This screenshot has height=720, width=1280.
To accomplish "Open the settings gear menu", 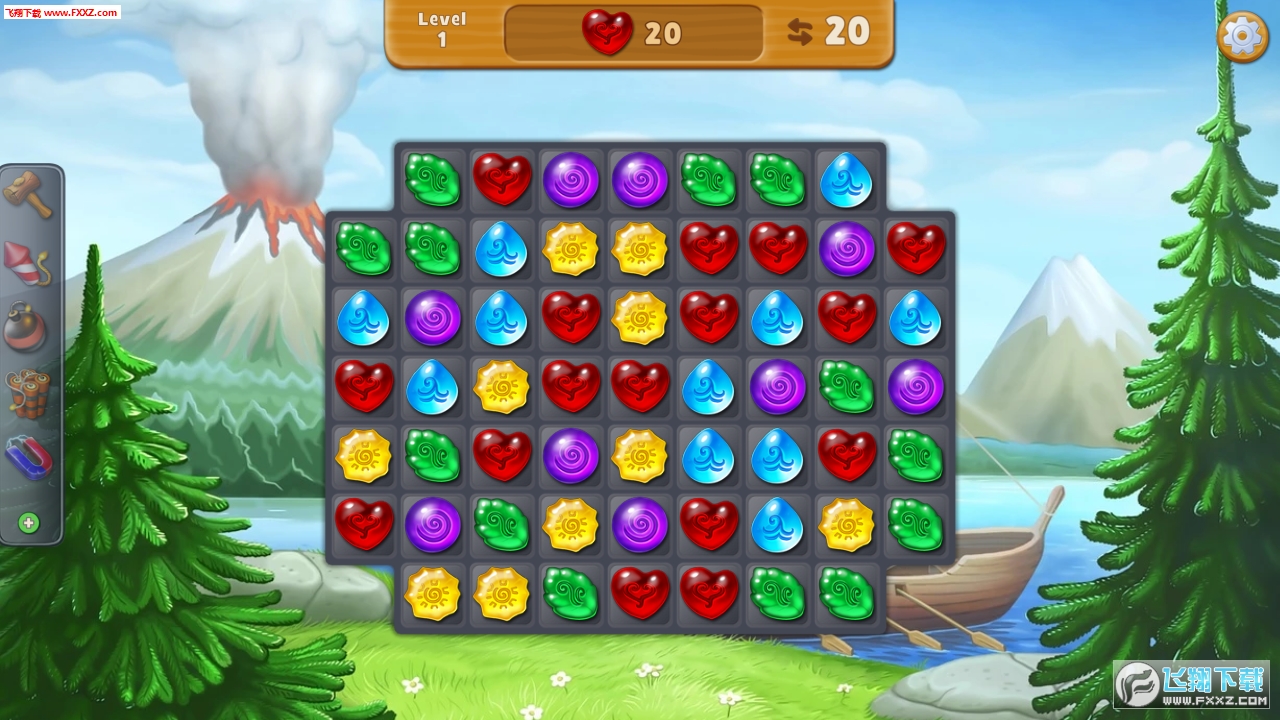I will pyautogui.click(x=1242, y=37).
